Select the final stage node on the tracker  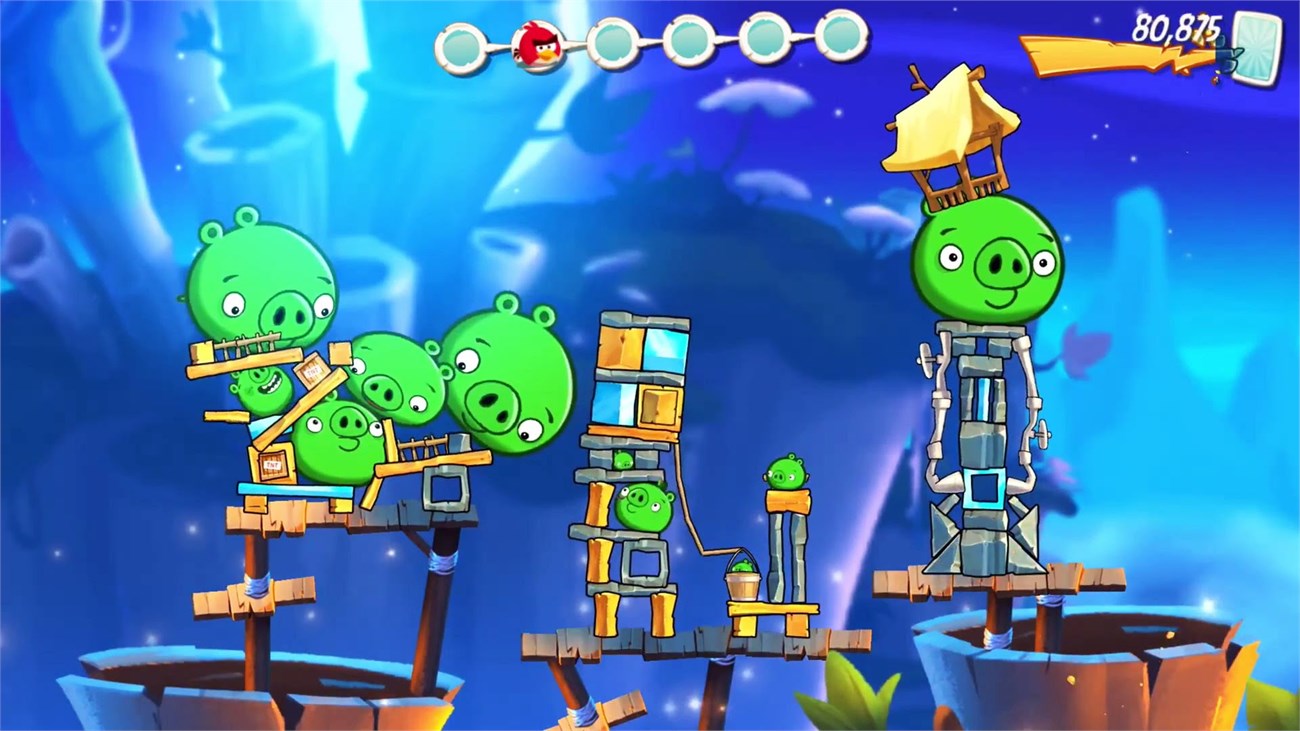pyautogui.click(x=836, y=42)
